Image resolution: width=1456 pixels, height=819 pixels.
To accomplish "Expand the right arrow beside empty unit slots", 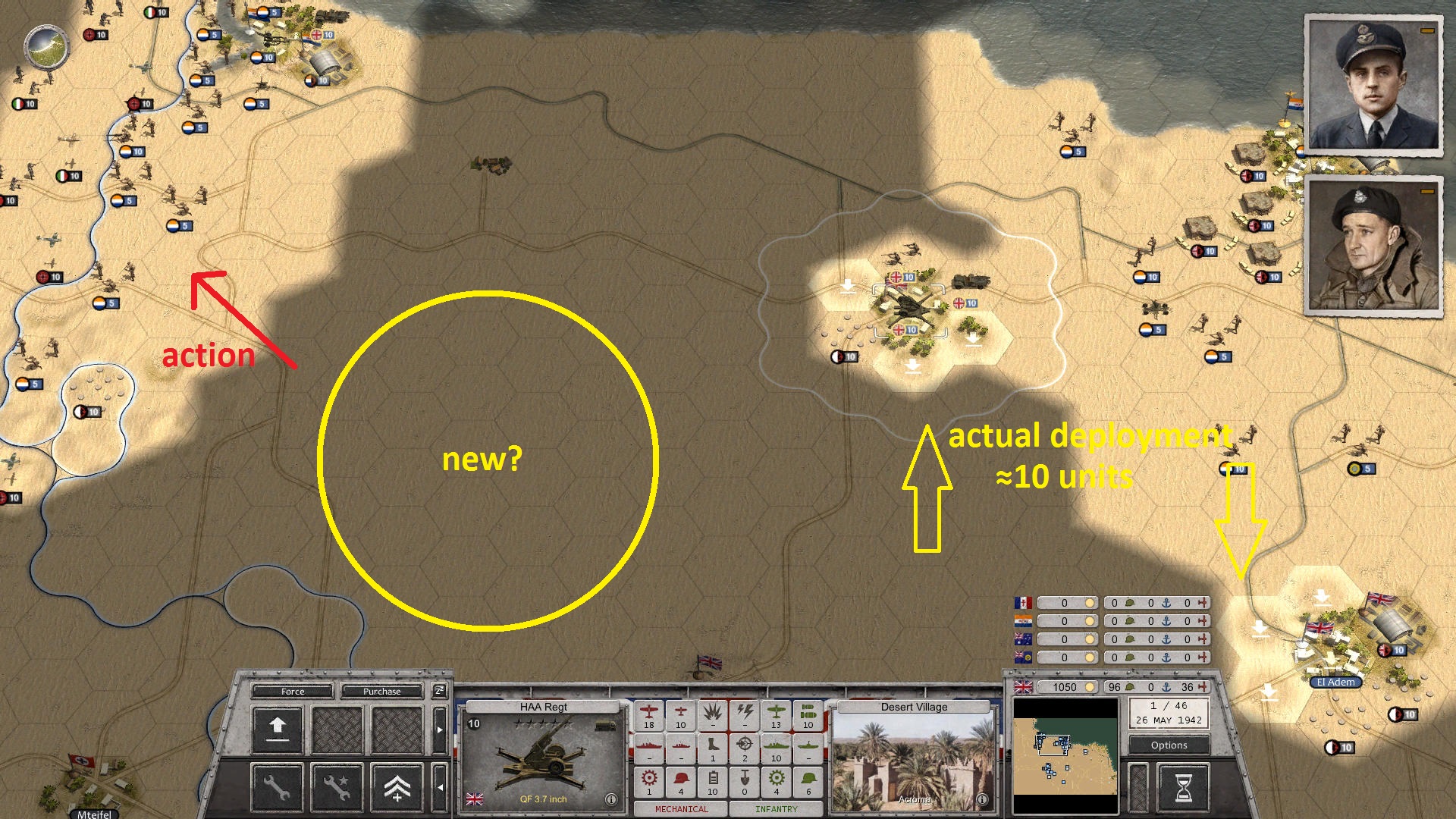I will click(439, 730).
